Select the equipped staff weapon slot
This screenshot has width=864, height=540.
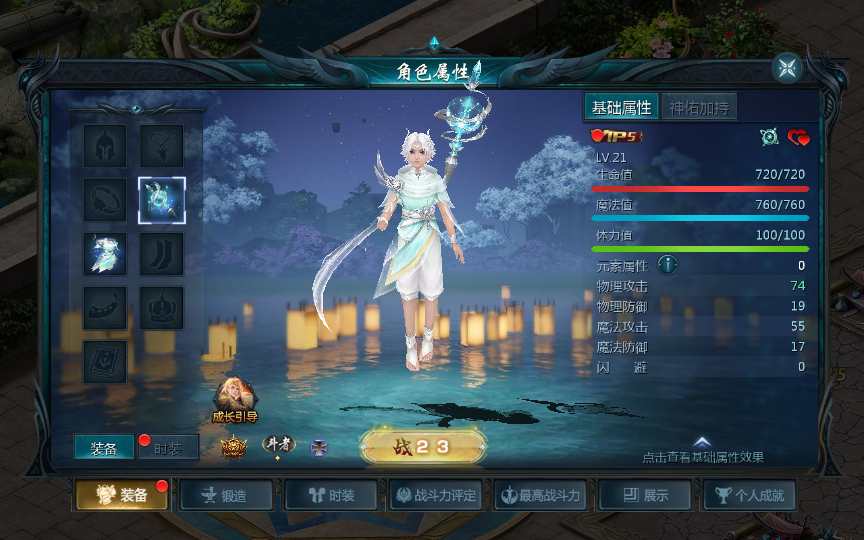(x=161, y=201)
